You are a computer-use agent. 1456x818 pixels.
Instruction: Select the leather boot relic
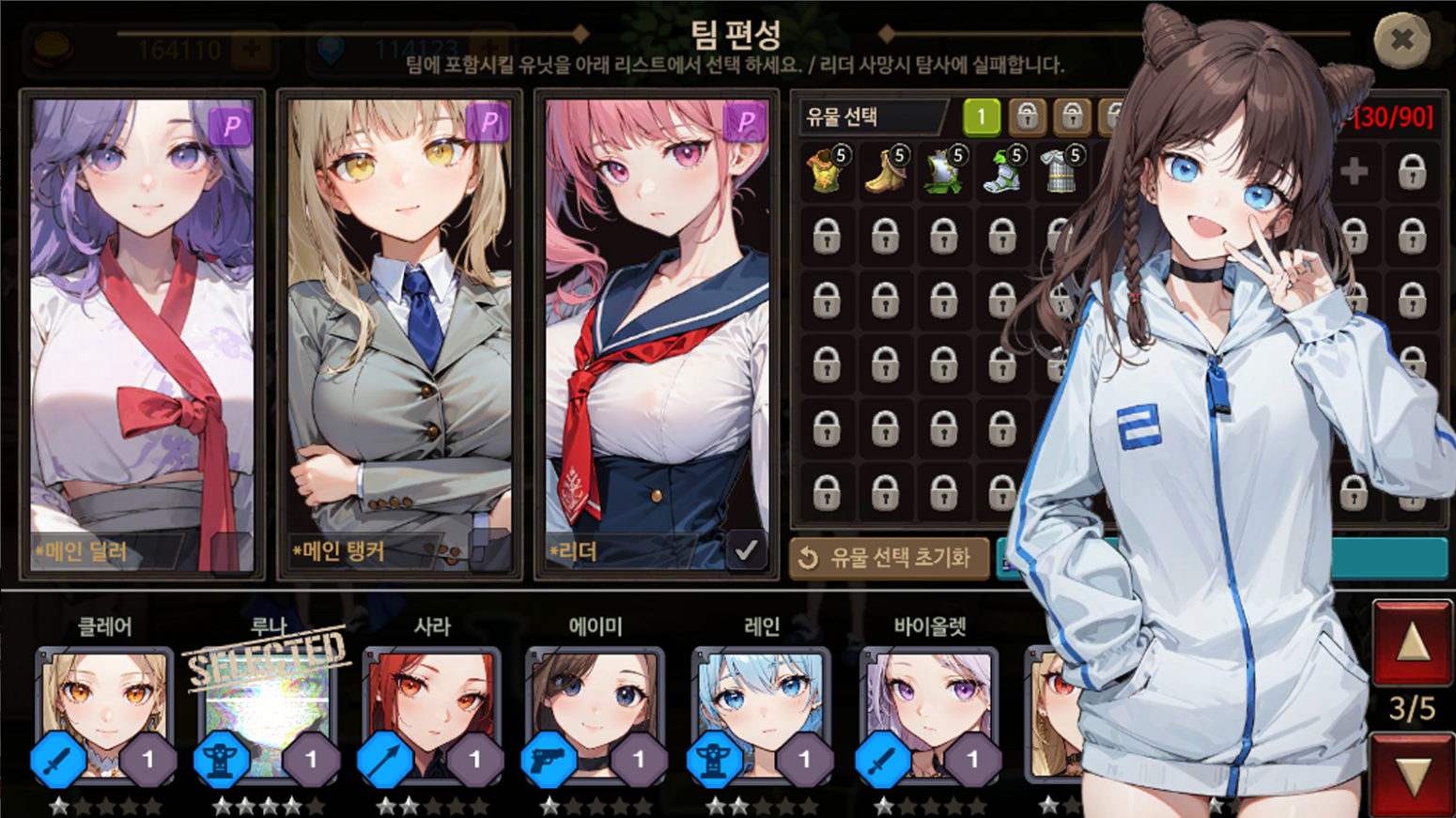[x=885, y=172]
